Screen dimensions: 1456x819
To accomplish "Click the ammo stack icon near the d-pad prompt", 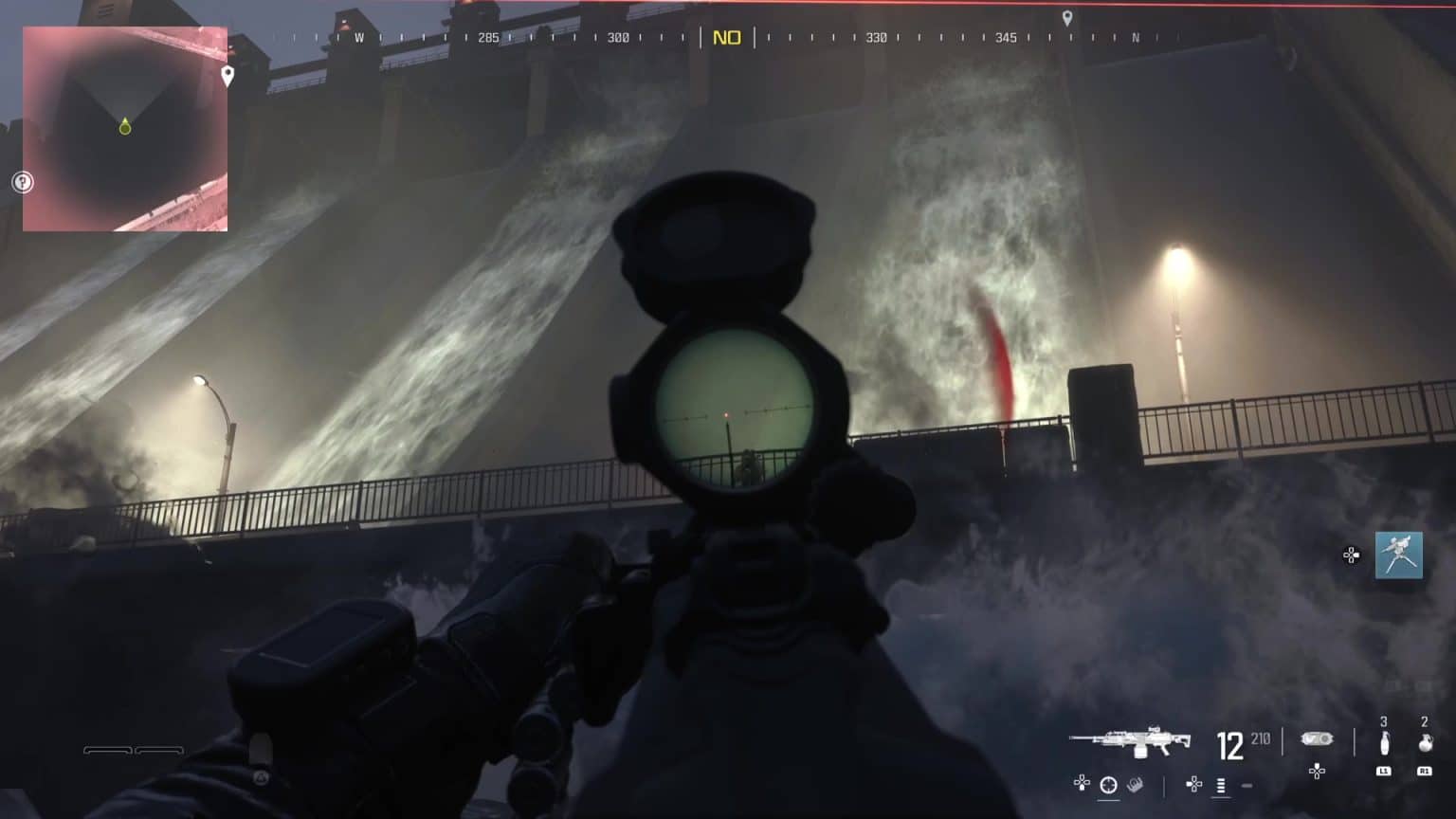I will (1220, 785).
